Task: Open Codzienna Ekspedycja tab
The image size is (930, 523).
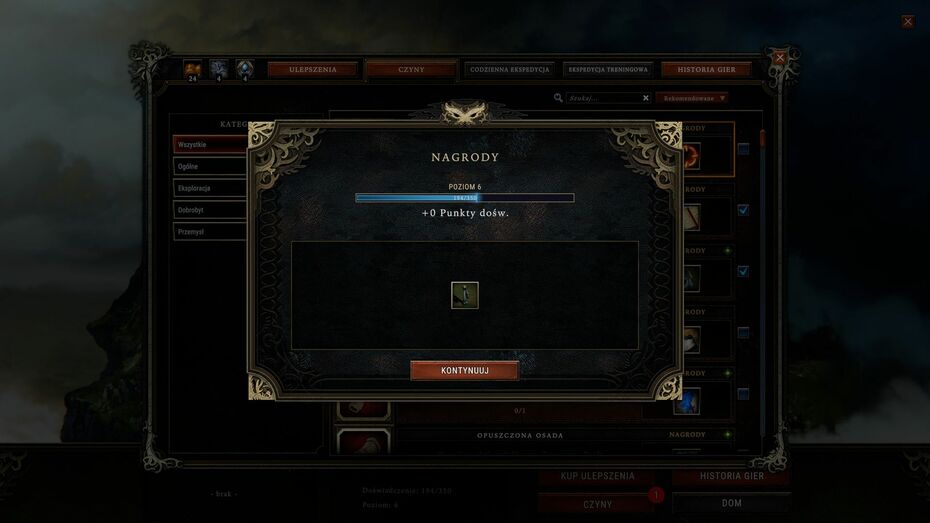Action: [509, 70]
